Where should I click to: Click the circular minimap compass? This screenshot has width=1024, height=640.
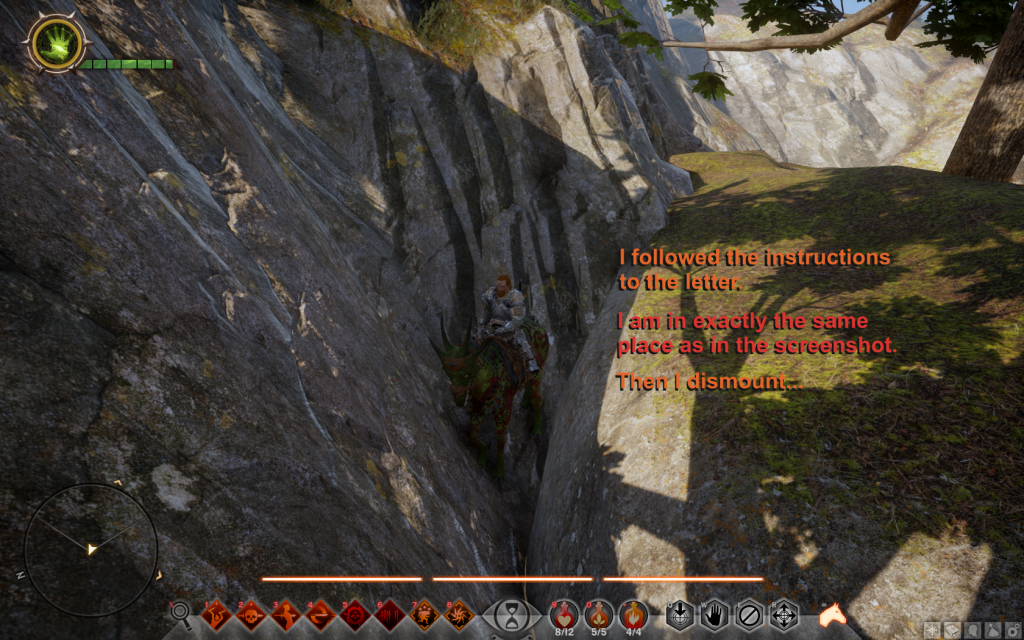click(91, 549)
